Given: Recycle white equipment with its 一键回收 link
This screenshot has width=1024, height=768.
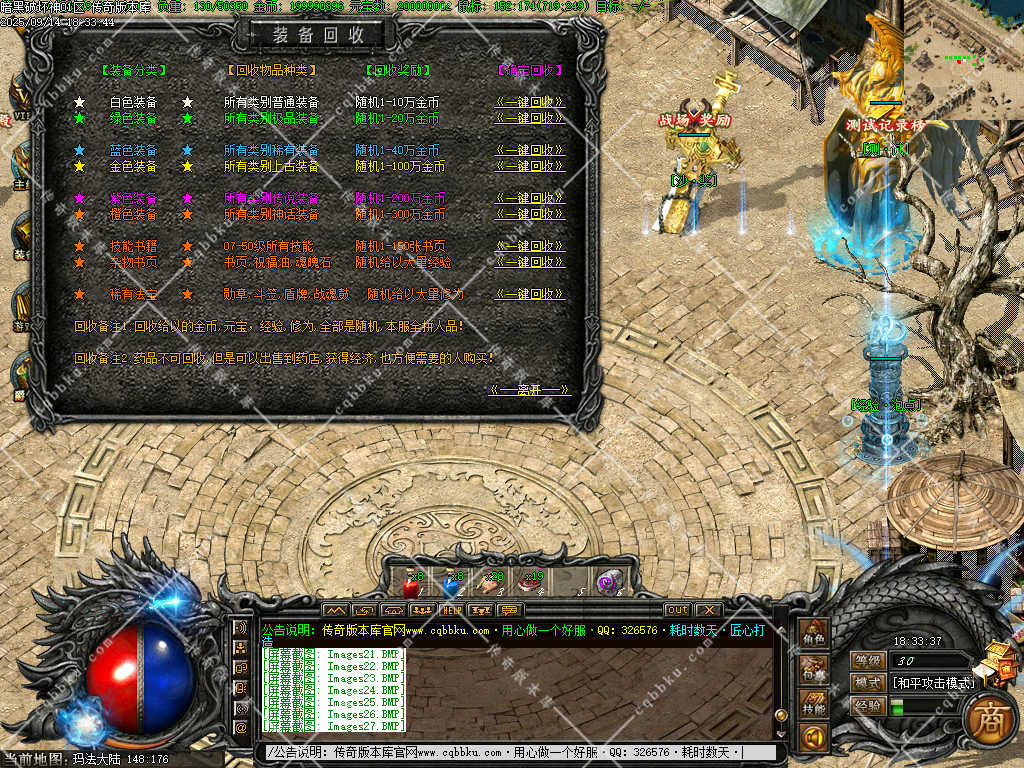Looking at the screenshot, I should pyautogui.click(x=530, y=102).
